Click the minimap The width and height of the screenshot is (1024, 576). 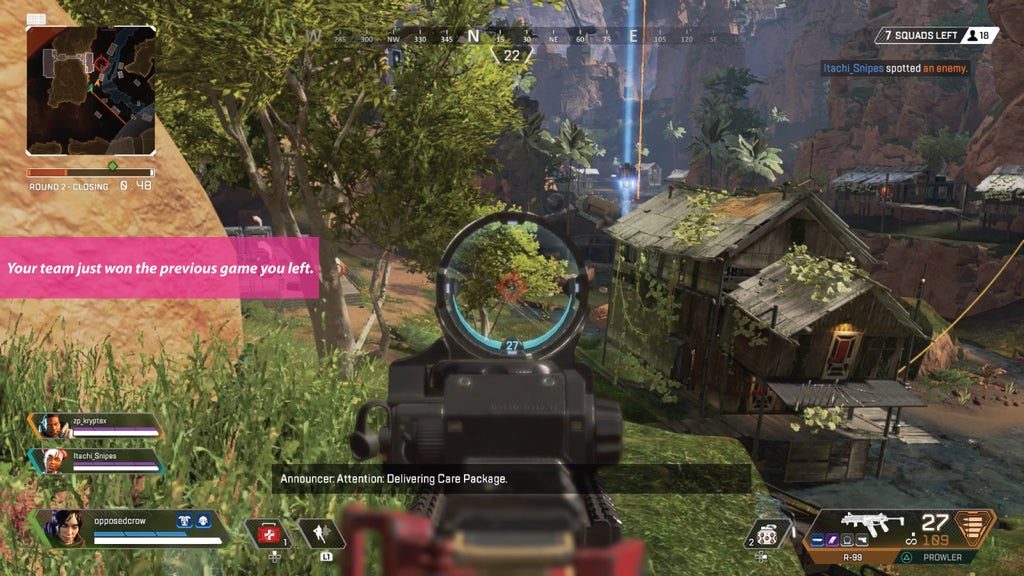(x=91, y=89)
